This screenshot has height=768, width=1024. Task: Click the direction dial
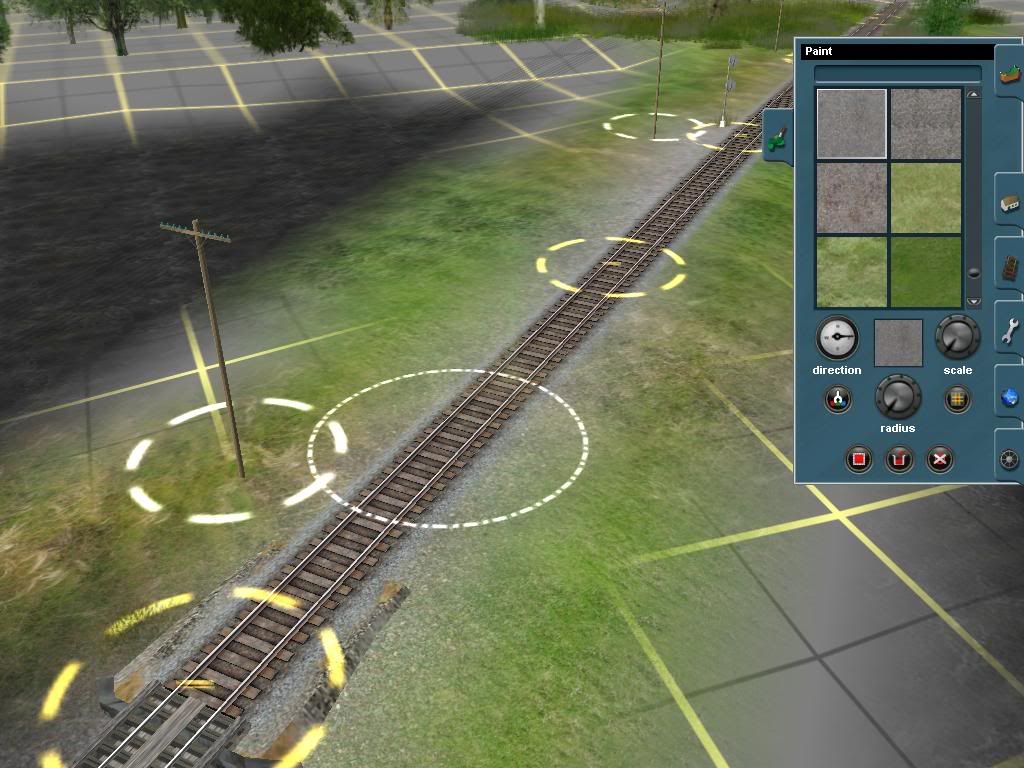tap(837, 339)
